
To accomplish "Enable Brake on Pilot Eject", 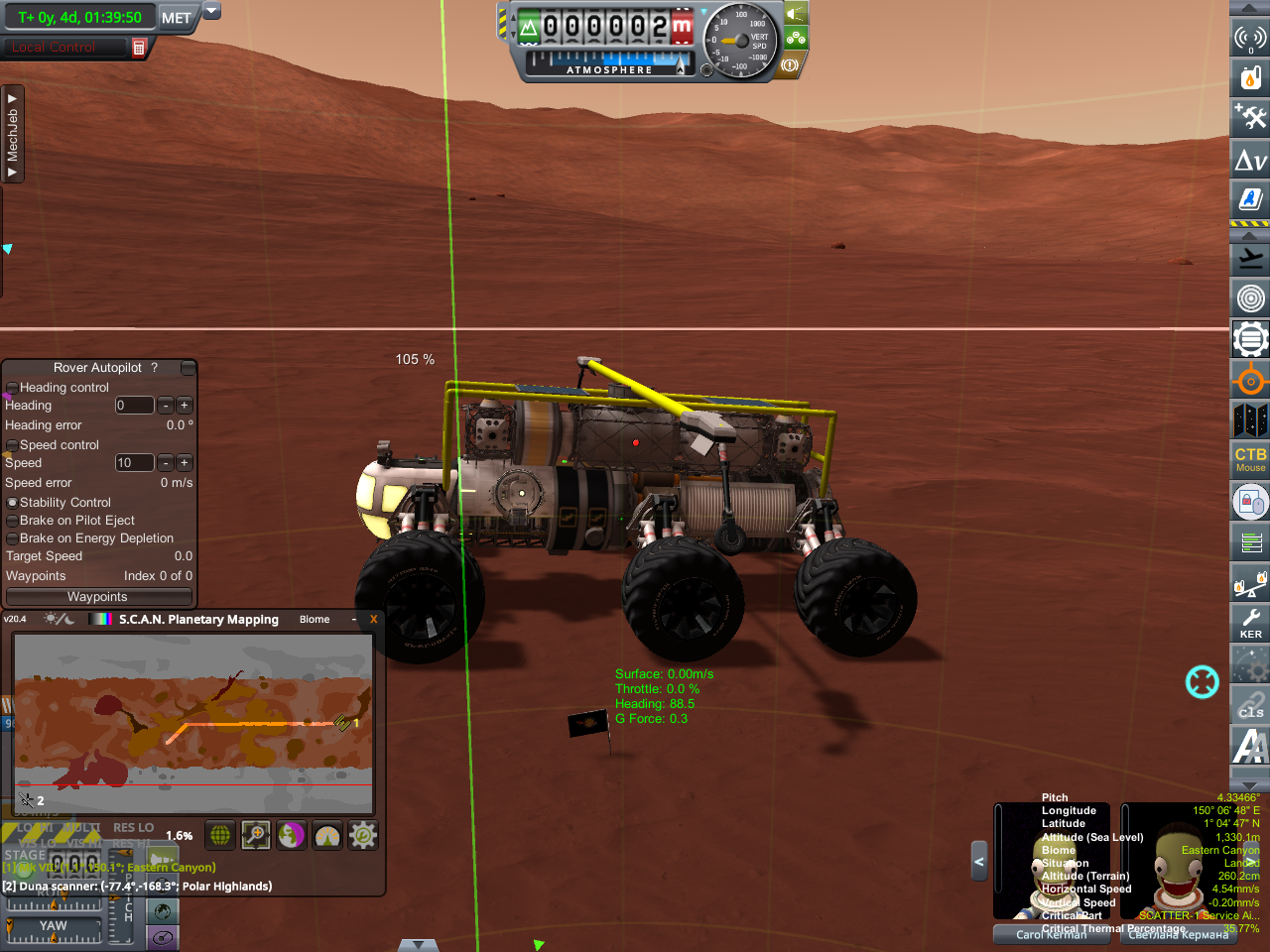I will pyautogui.click(x=12, y=521).
